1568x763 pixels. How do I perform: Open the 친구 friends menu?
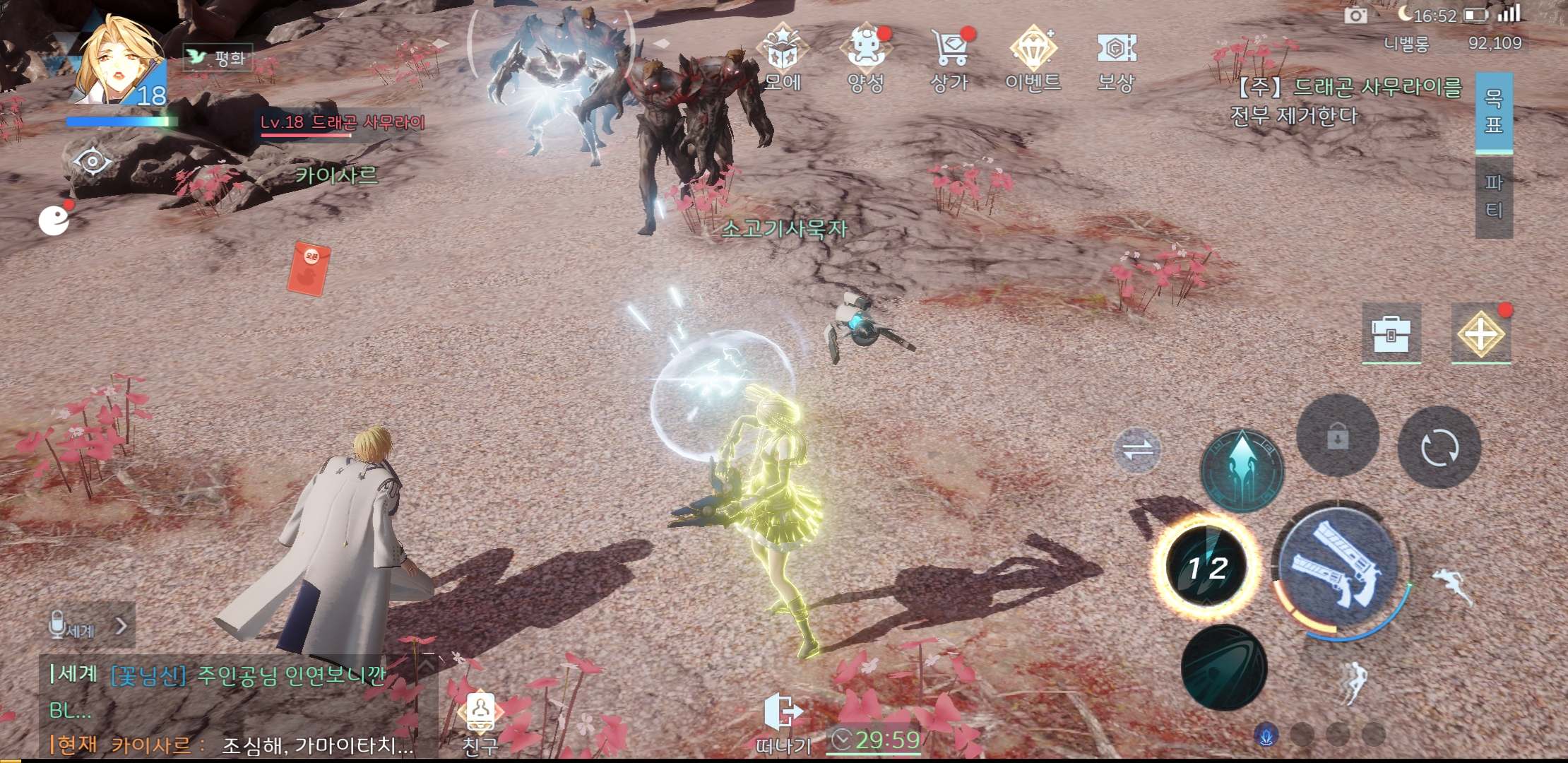pos(481,721)
